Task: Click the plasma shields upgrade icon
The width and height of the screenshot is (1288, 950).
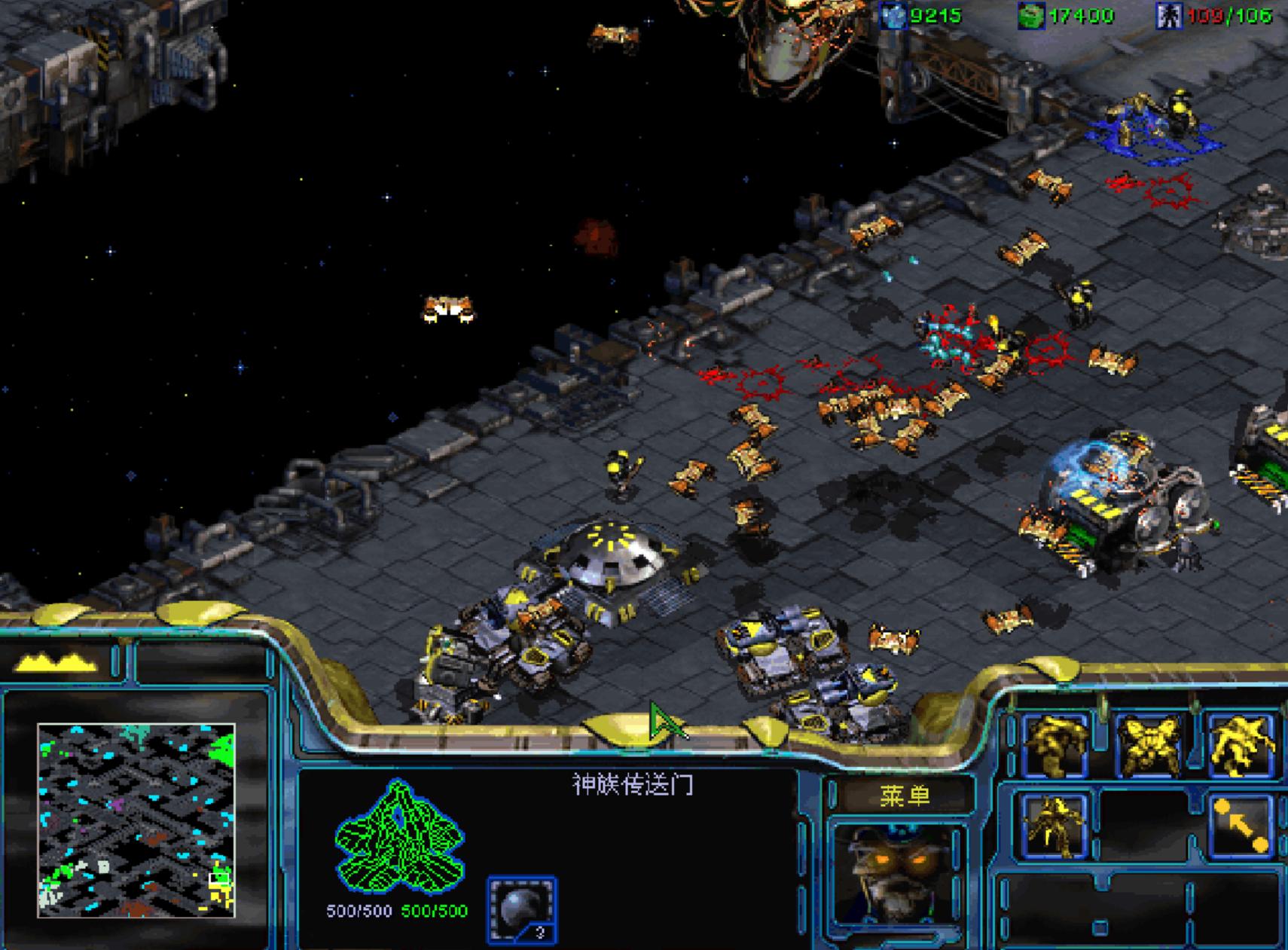Action: (522, 909)
